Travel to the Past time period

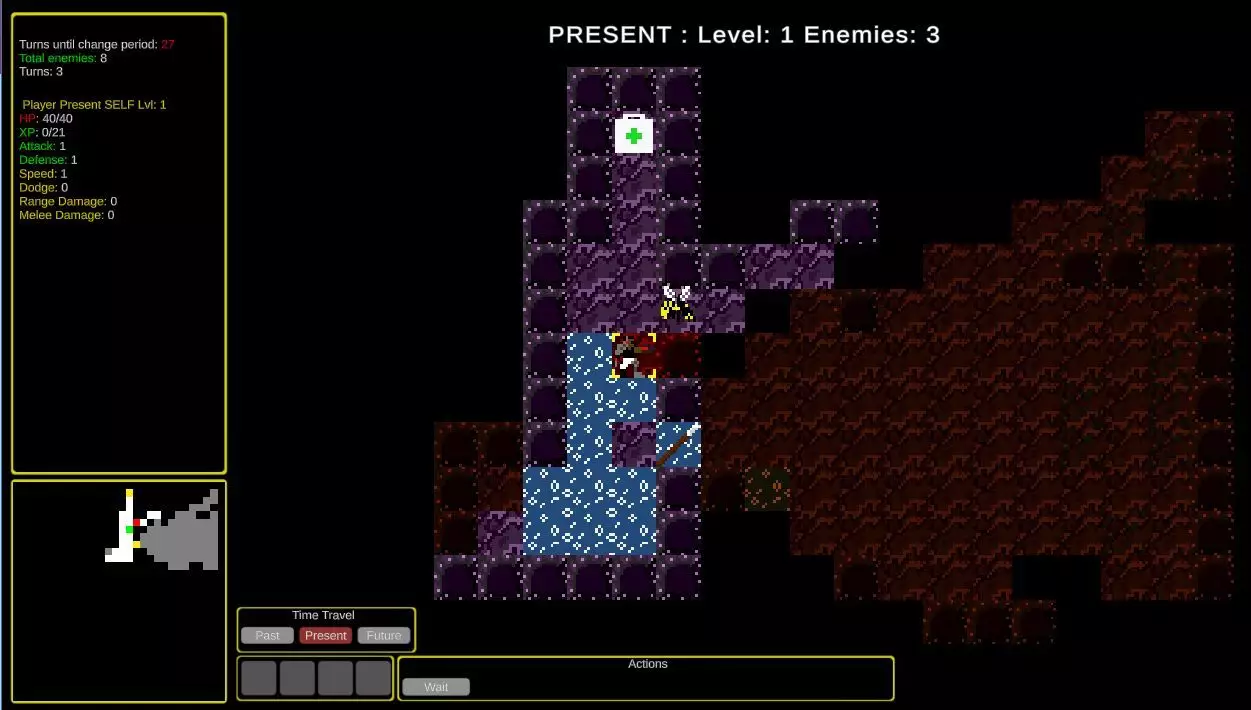(x=267, y=636)
